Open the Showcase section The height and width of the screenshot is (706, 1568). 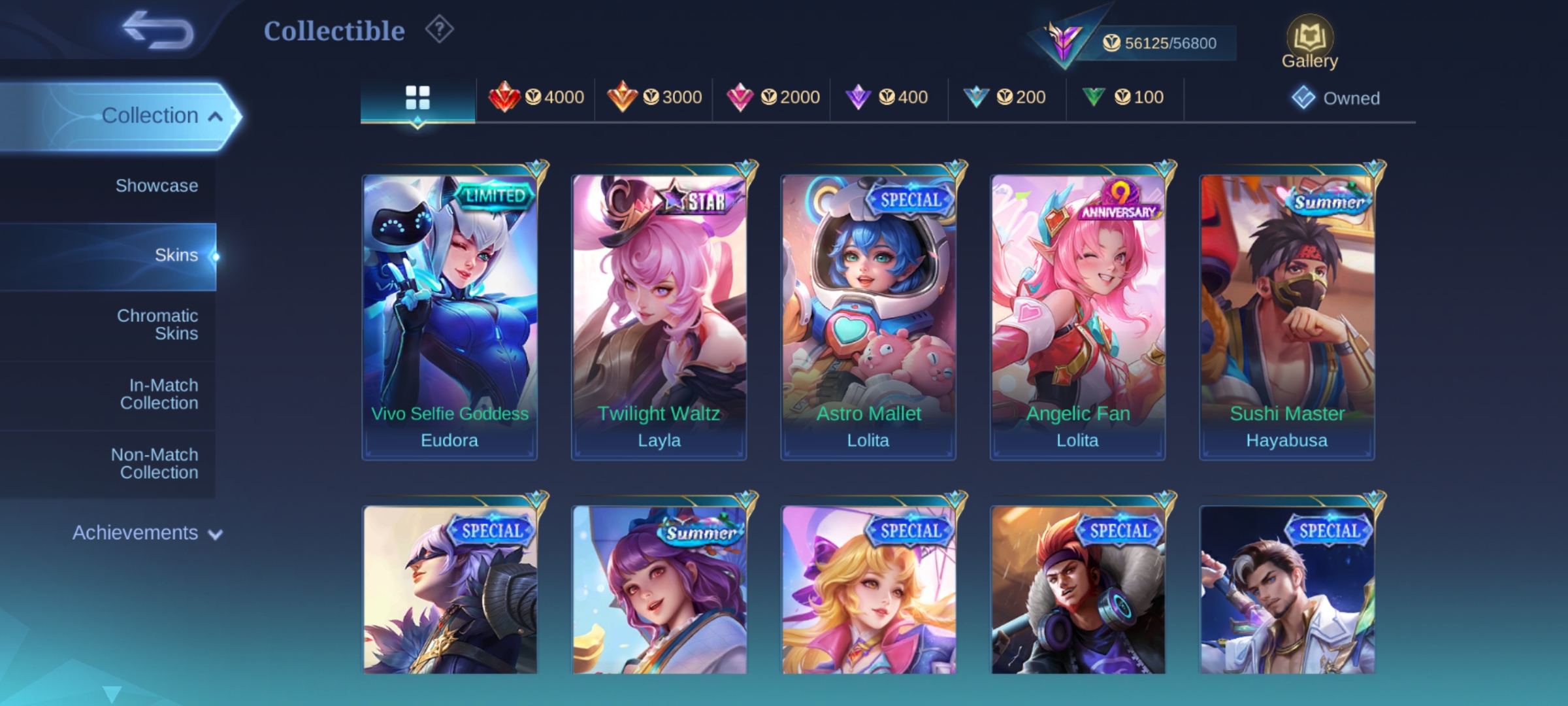[156, 186]
